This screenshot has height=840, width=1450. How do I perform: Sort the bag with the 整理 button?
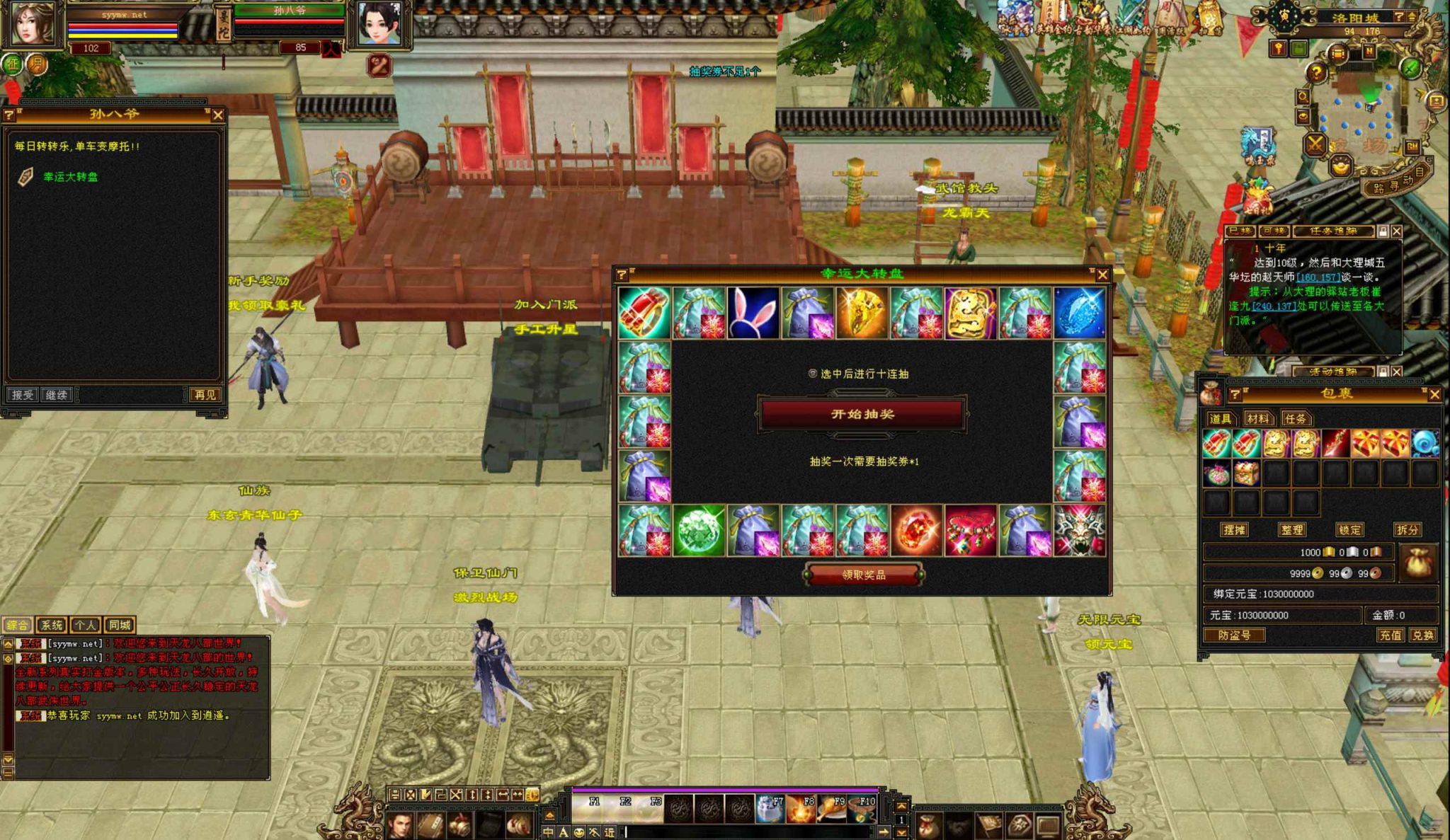(1291, 529)
